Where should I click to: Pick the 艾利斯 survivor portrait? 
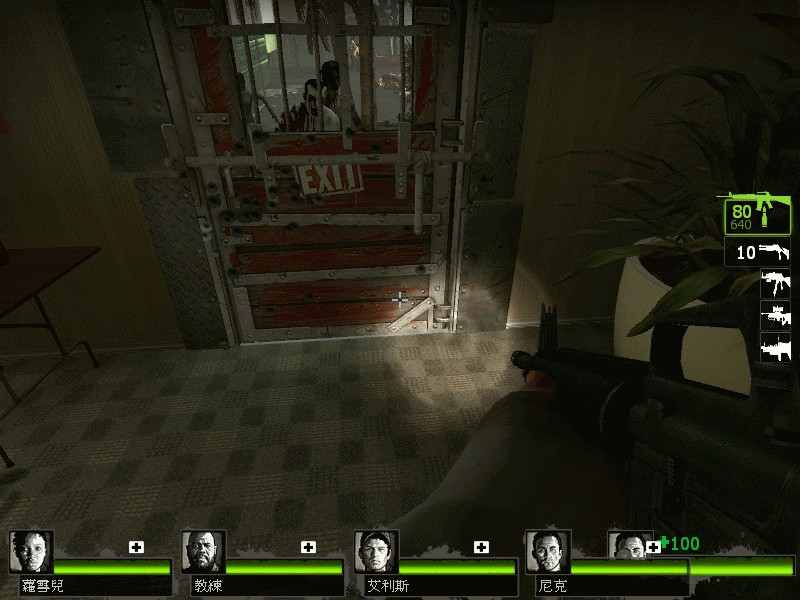[x=376, y=552]
